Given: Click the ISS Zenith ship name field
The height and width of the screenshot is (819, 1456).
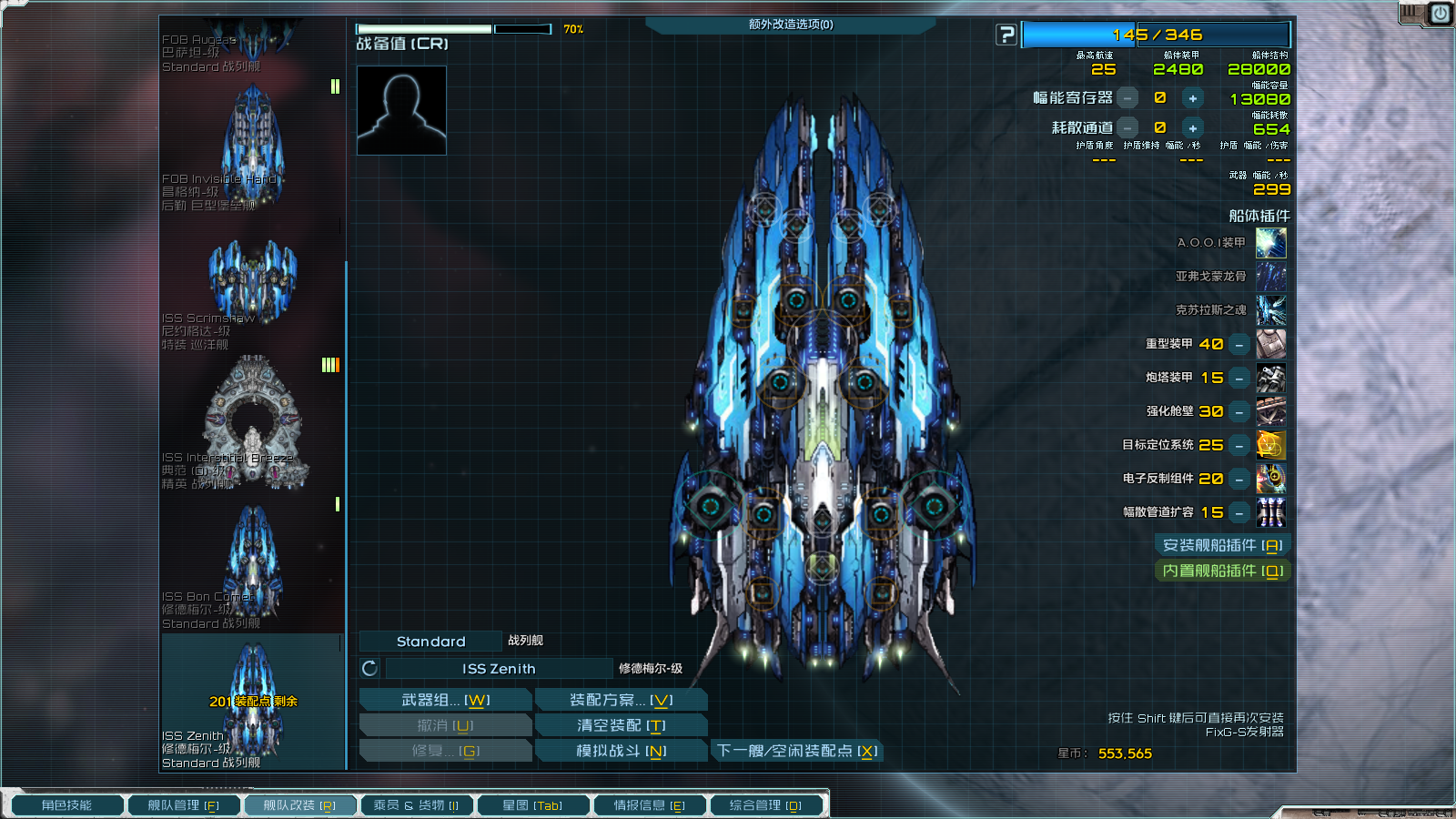Looking at the screenshot, I should (x=499, y=669).
